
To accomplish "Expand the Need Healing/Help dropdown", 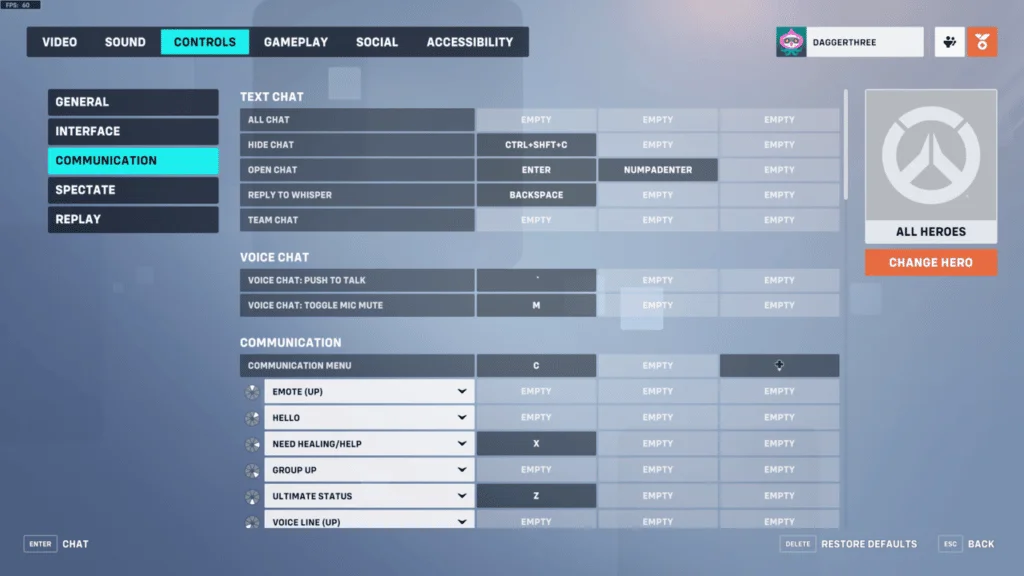I will [369, 444].
